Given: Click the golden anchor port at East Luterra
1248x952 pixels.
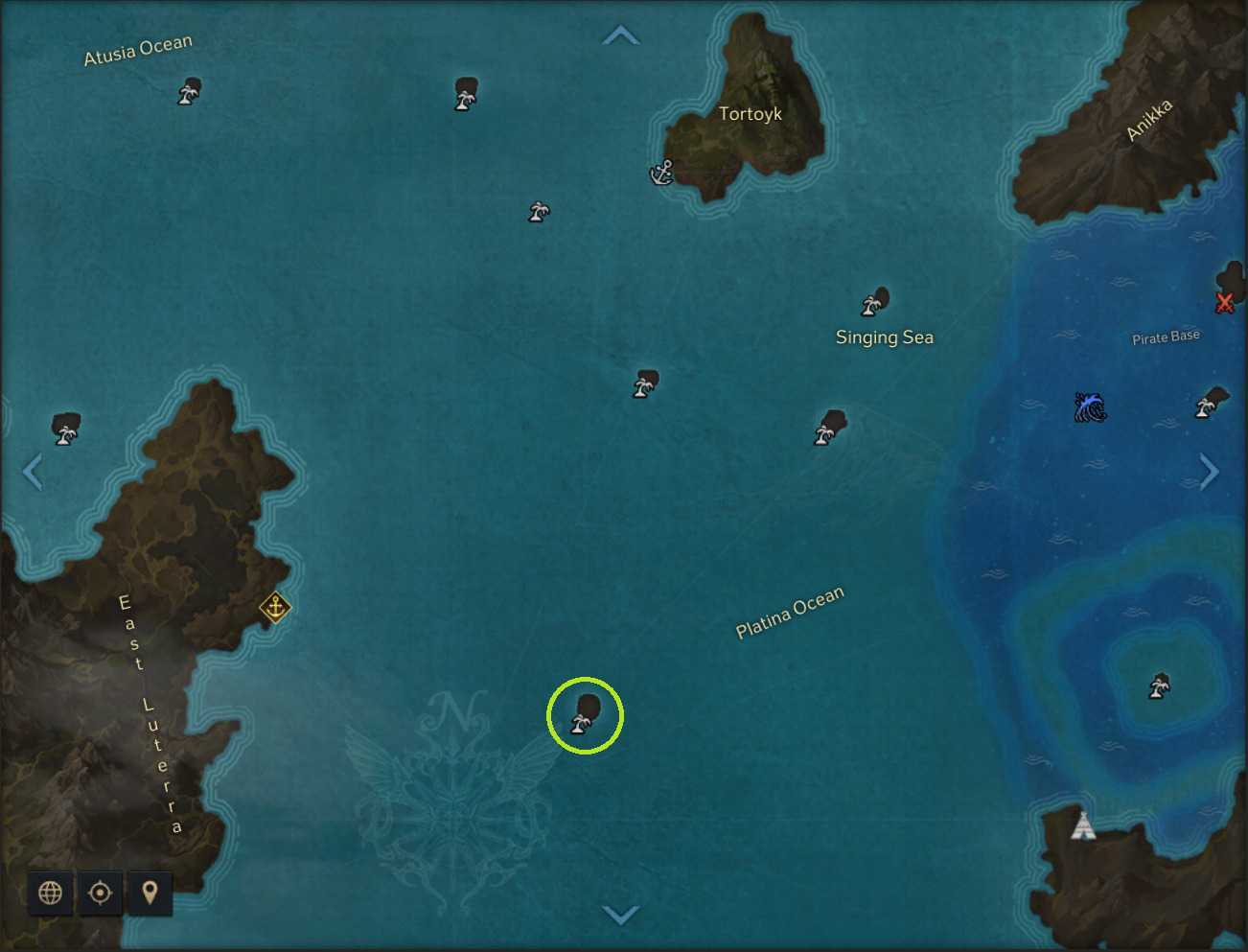Looking at the screenshot, I should (x=275, y=608).
